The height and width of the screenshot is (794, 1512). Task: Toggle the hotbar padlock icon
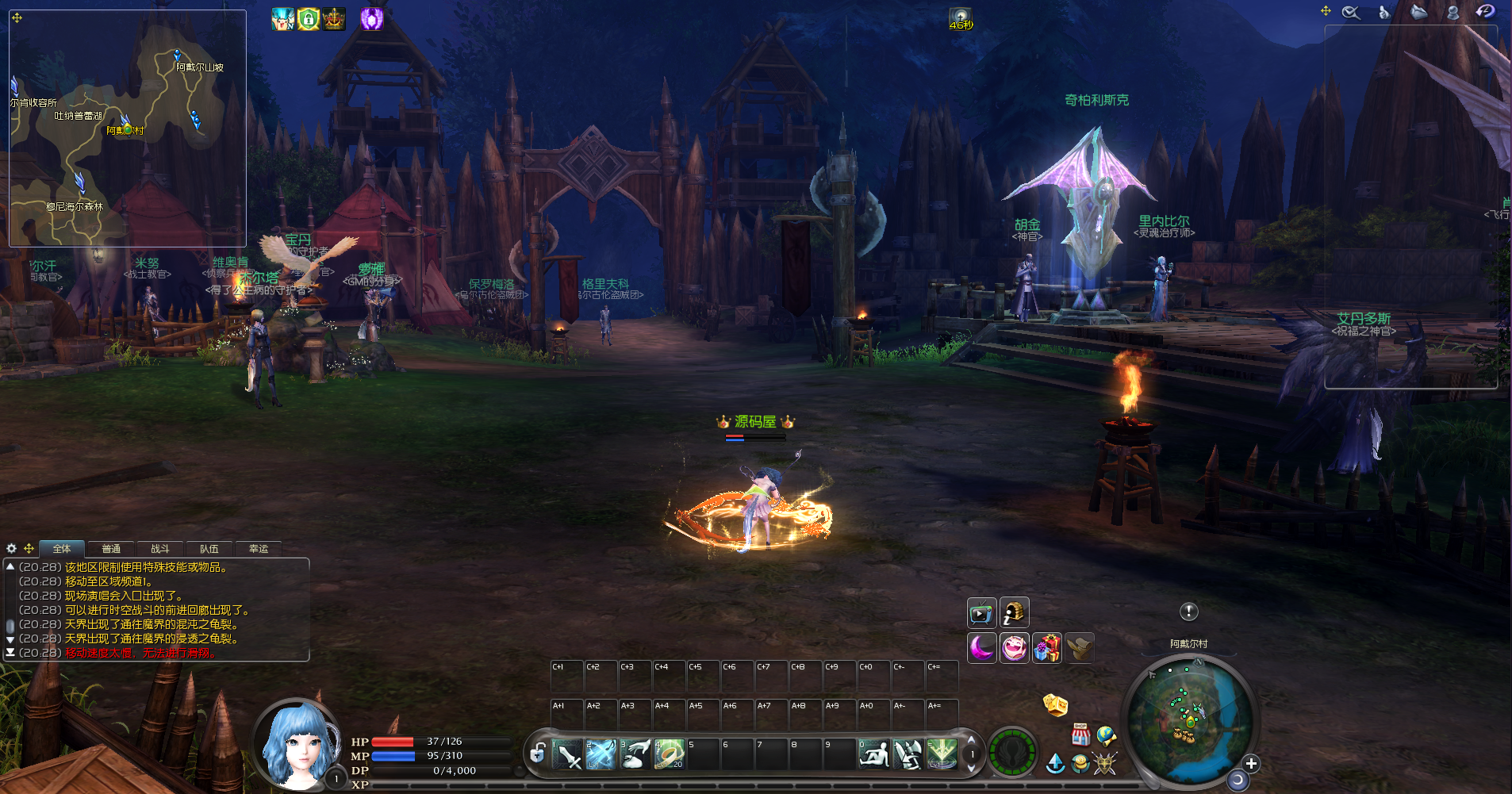click(537, 752)
